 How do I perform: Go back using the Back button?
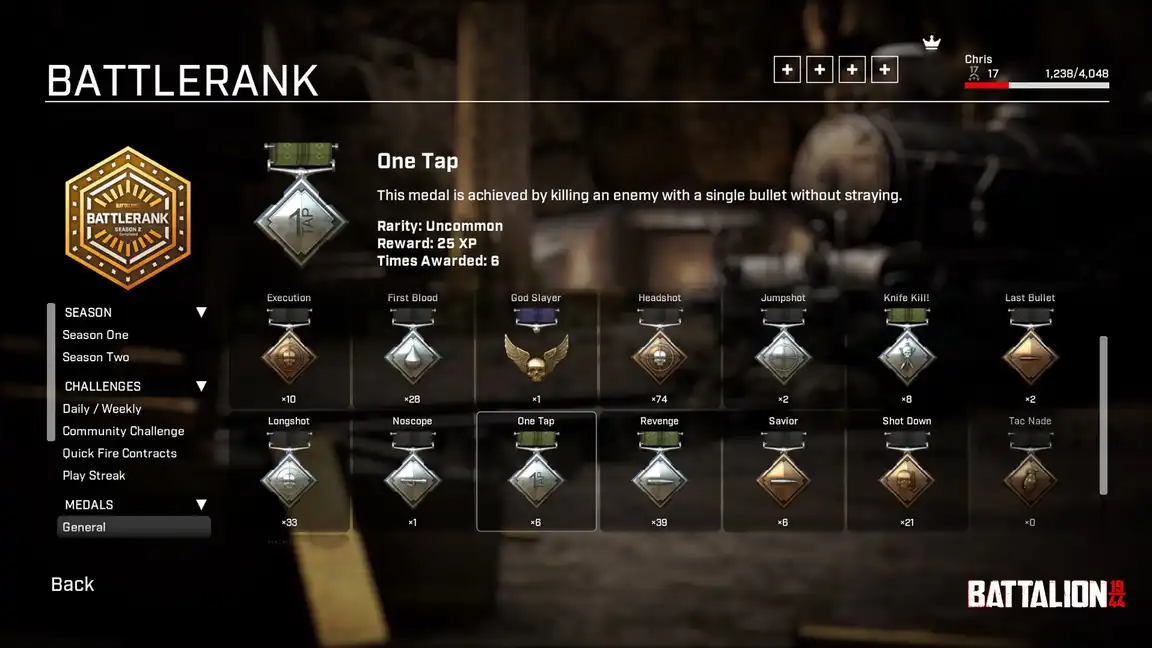(72, 584)
